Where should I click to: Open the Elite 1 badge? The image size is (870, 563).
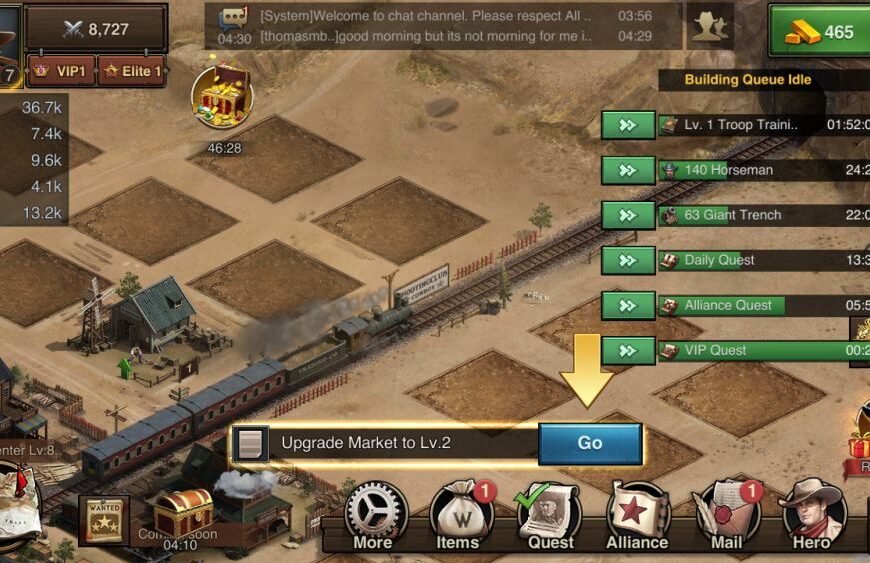click(x=130, y=72)
